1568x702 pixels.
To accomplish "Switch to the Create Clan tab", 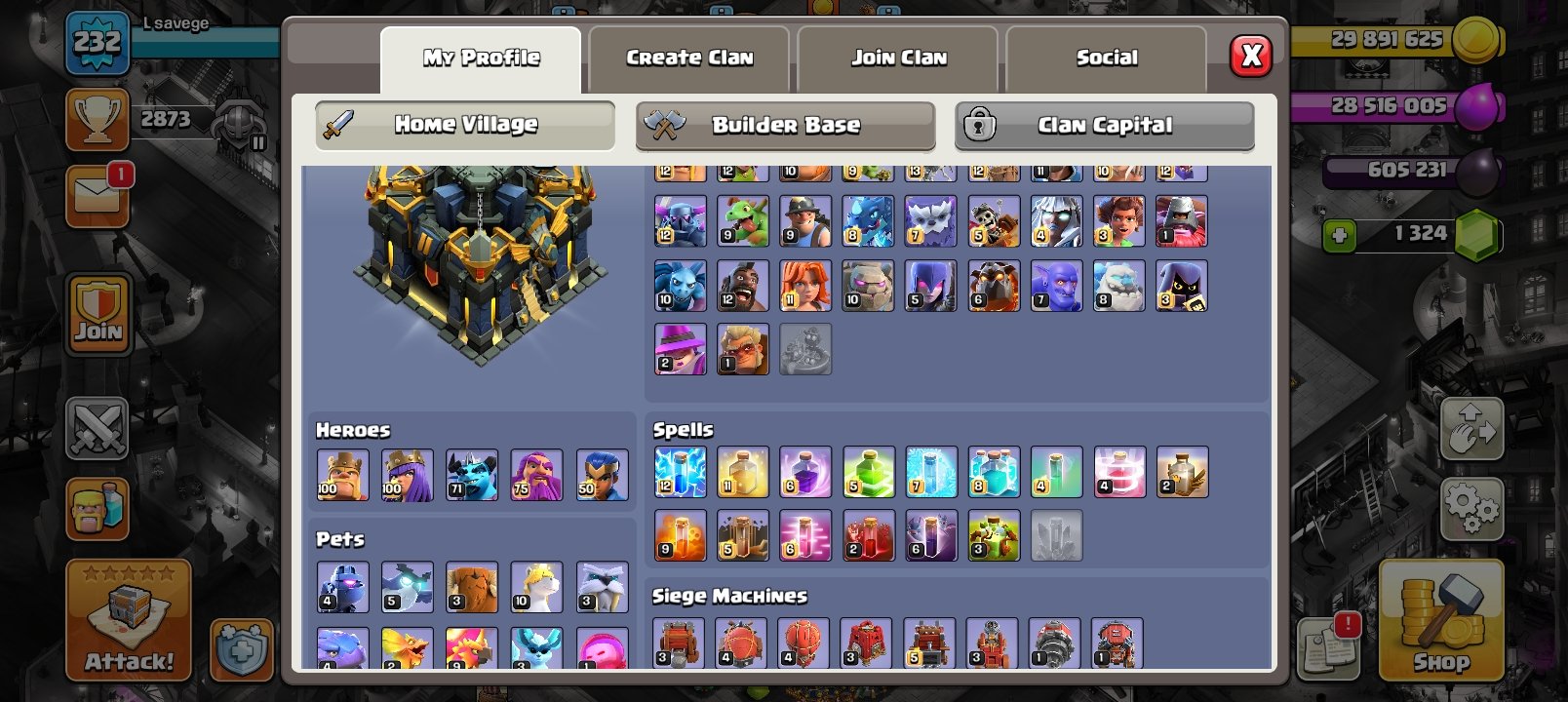I will 687,57.
